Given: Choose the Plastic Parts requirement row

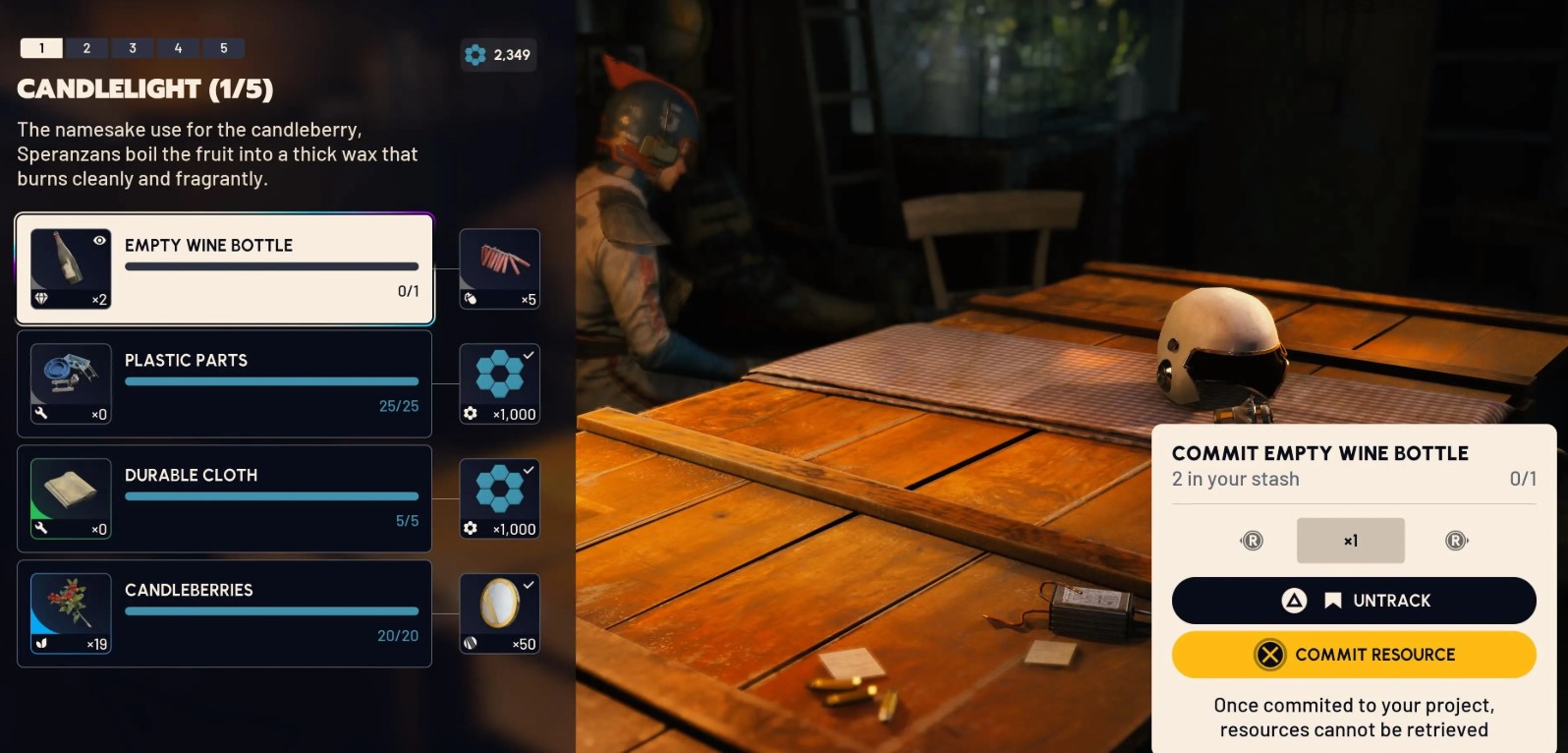Looking at the screenshot, I should [225, 383].
